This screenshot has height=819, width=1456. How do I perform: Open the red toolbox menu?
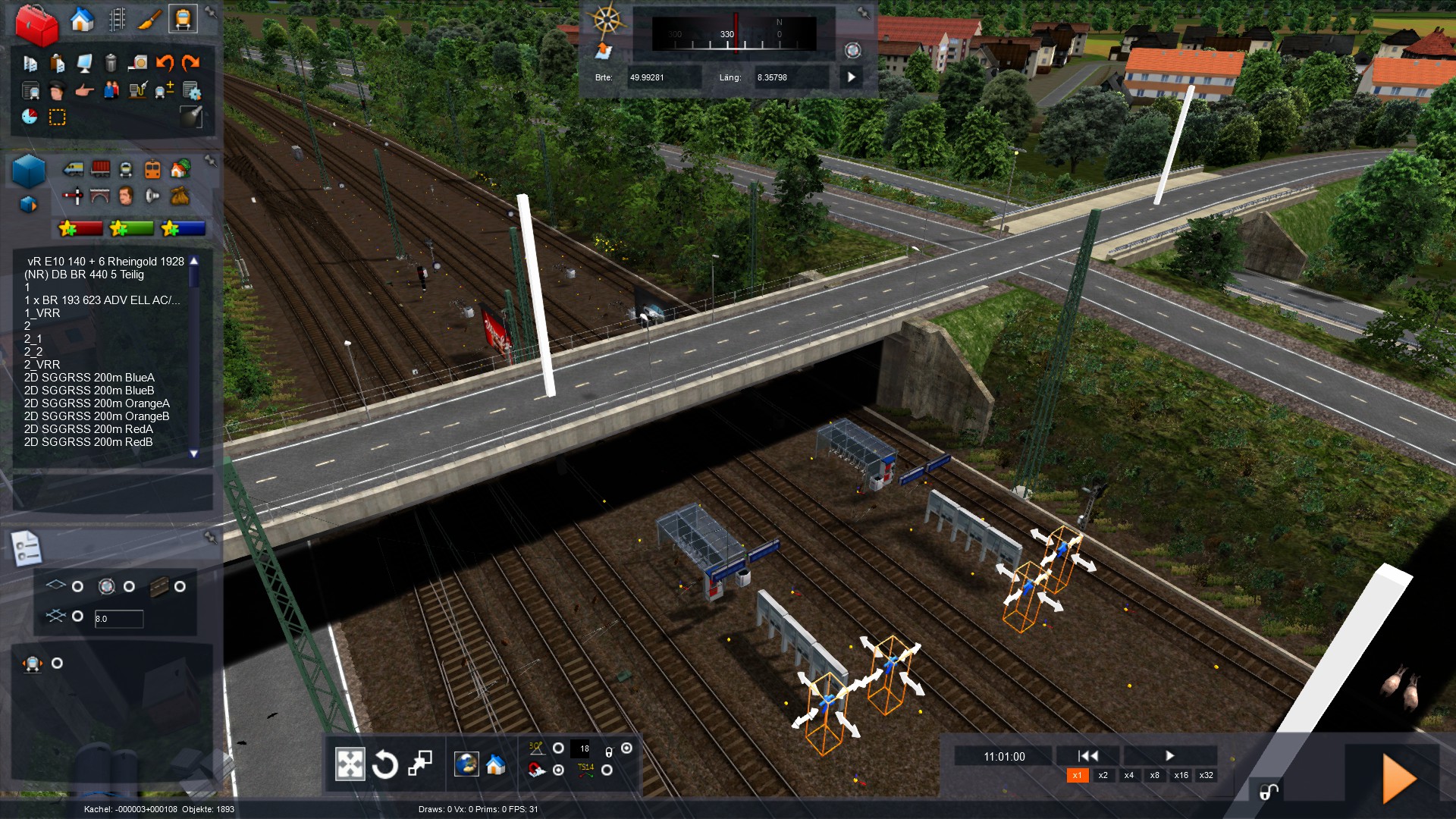36,24
